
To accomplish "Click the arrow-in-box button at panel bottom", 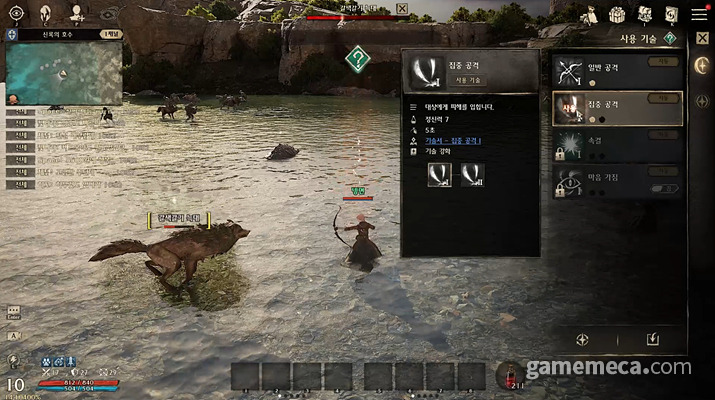I will pos(652,340).
